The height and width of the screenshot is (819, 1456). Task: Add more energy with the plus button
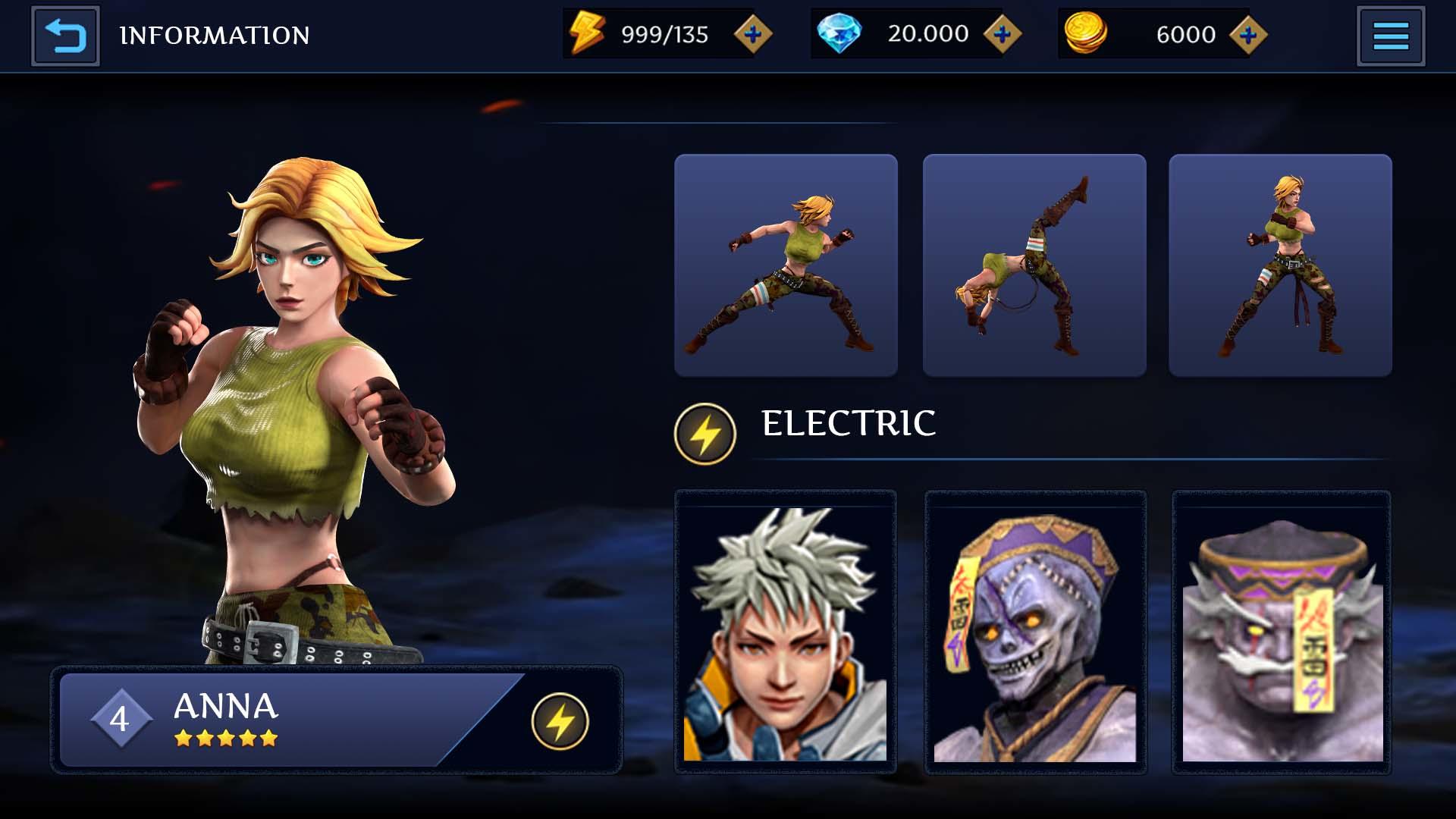752,33
